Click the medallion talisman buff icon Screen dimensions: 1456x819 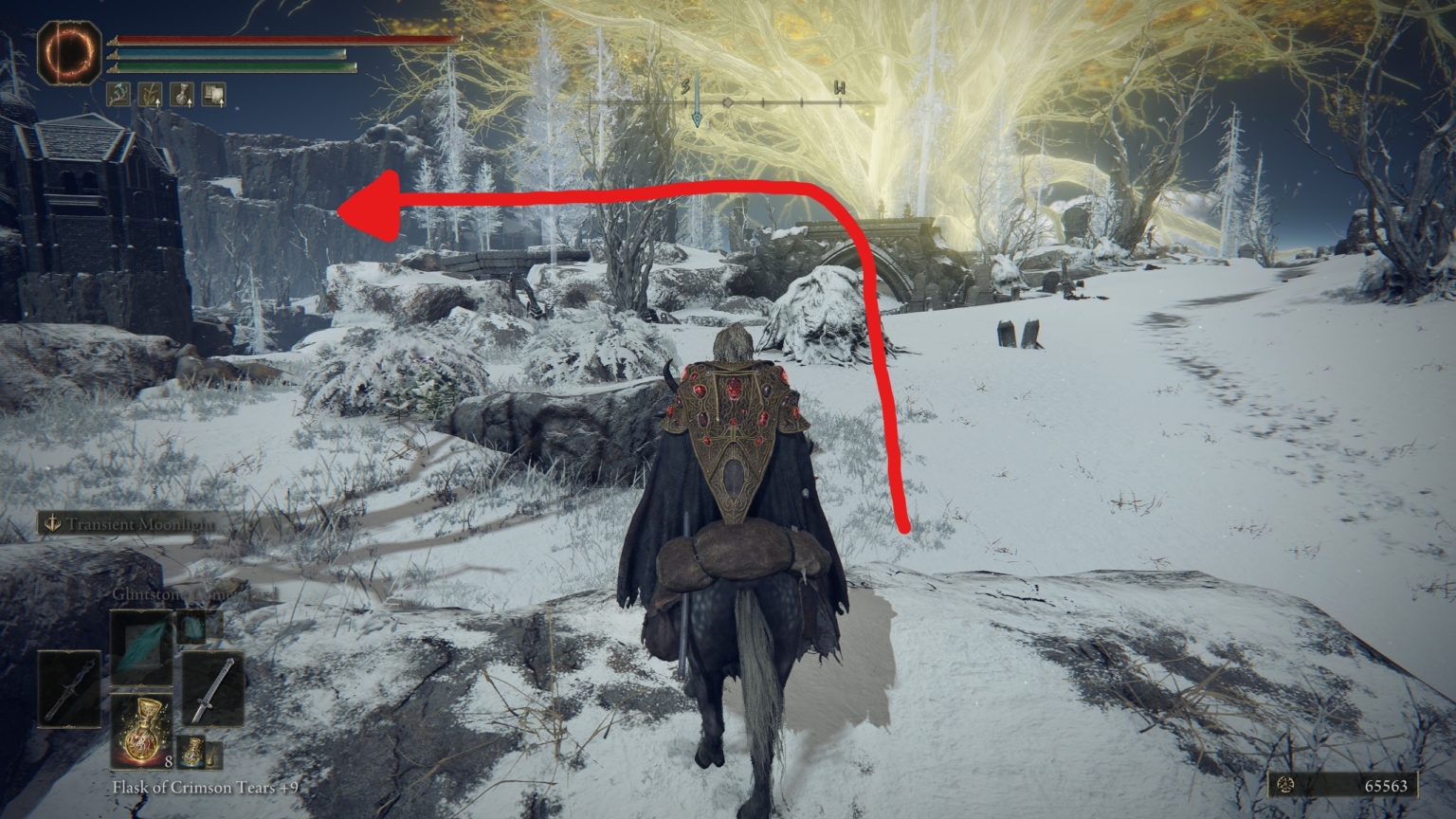pyautogui.click(x=180, y=93)
